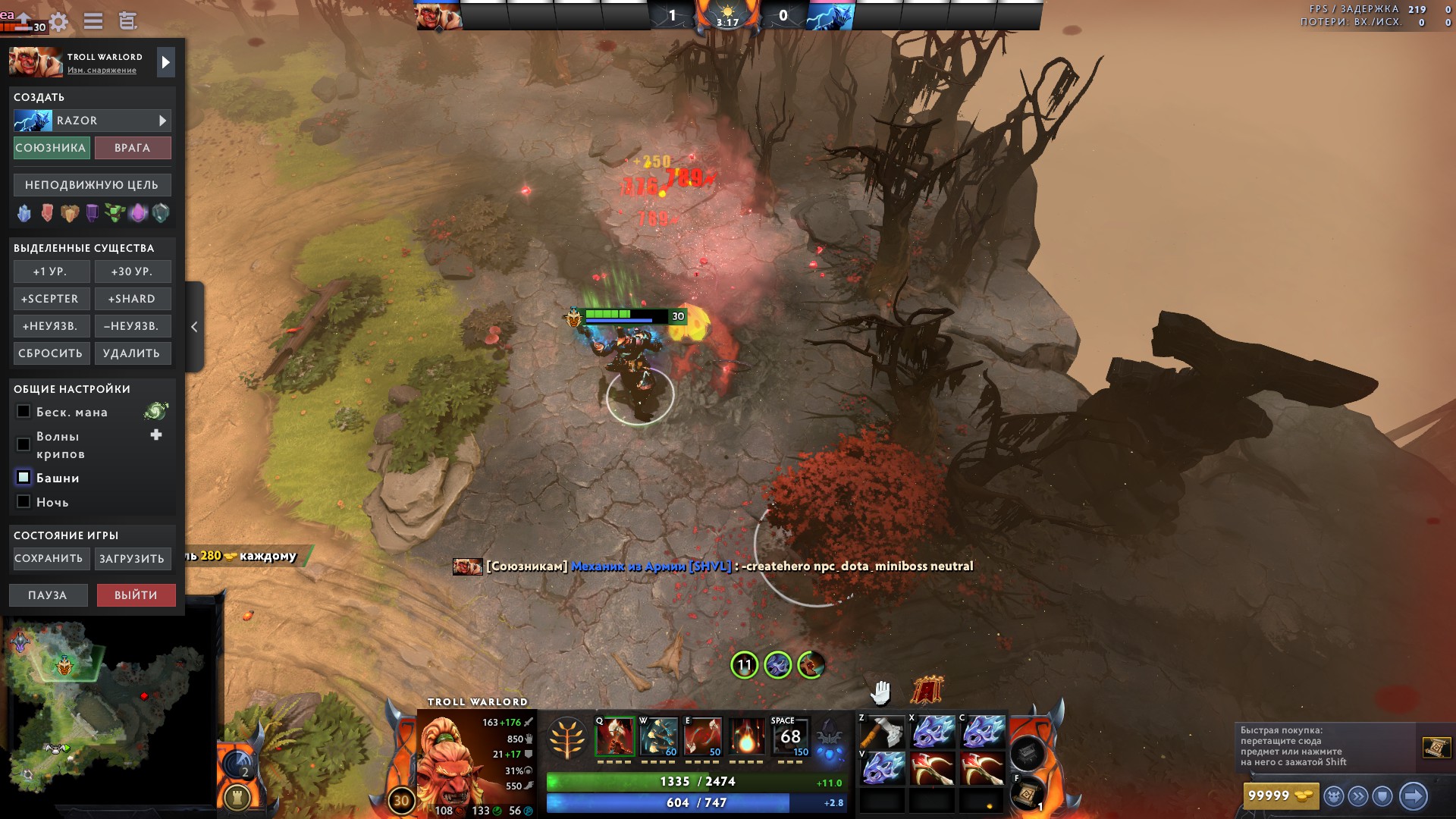Select the green regeneration rune icon
1456x819 pixels.
coord(114,213)
